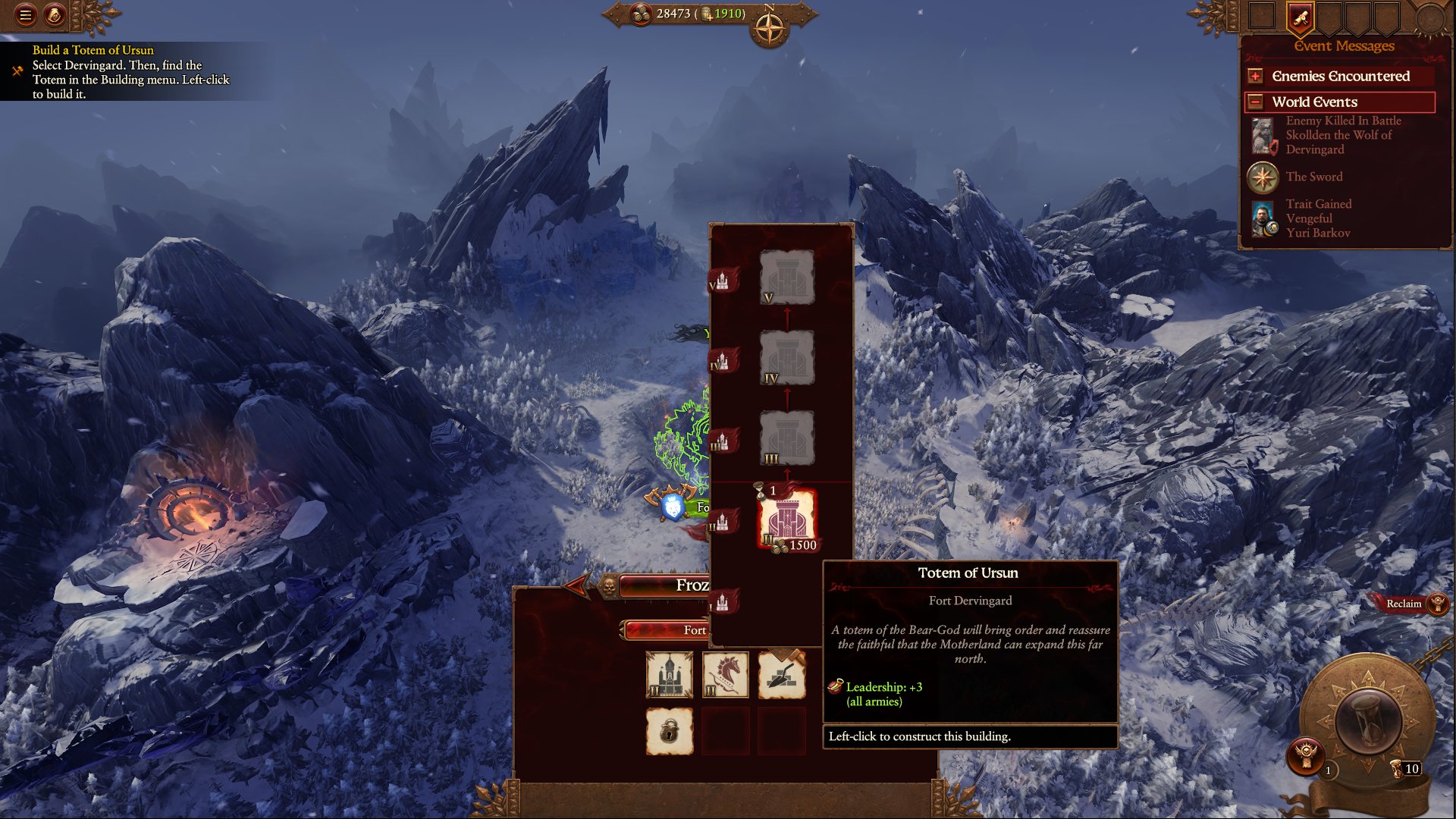
Task: Click the locked padlock building slot
Action: tap(669, 731)
